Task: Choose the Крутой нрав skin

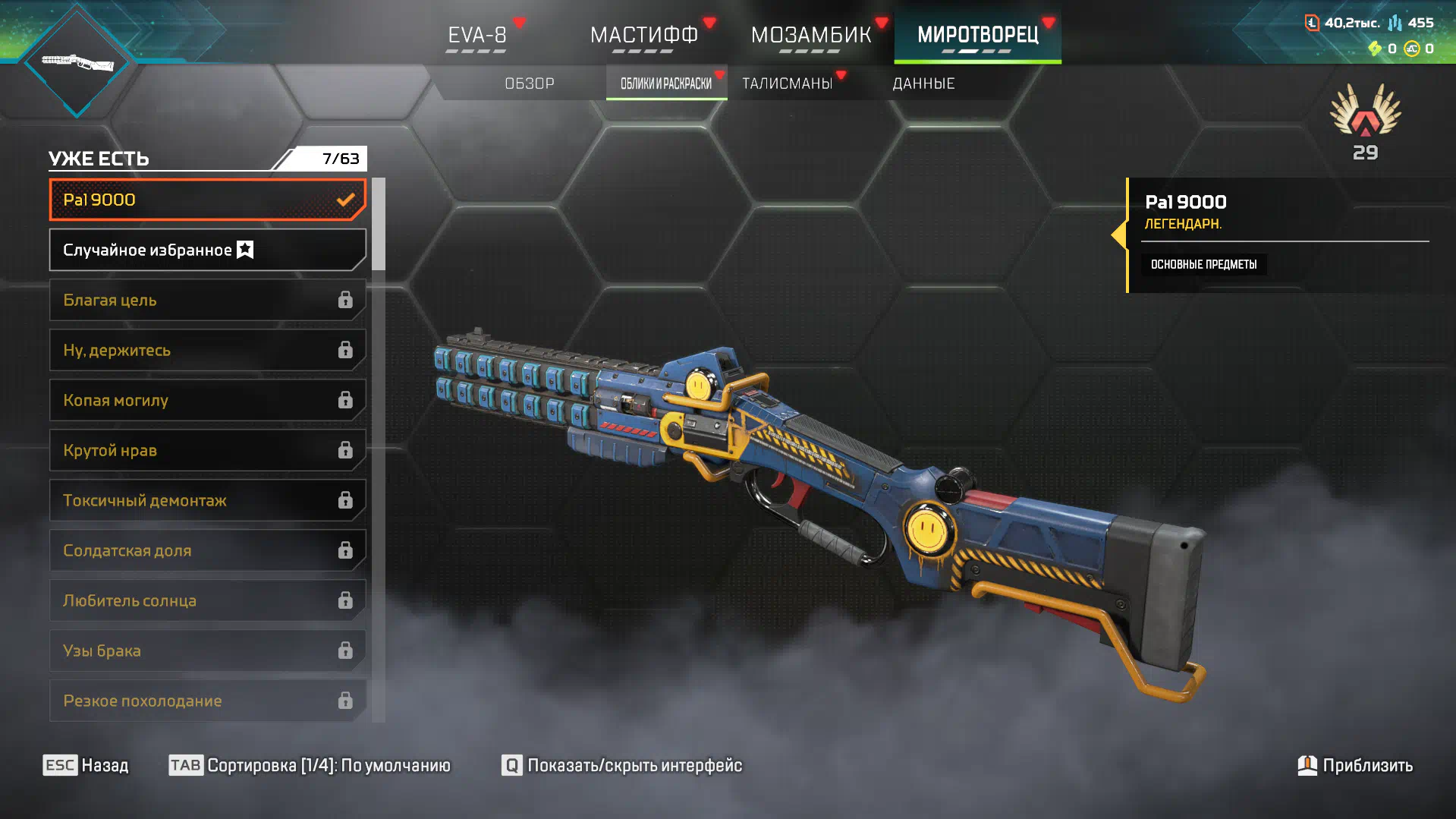Action: point(207,450)
